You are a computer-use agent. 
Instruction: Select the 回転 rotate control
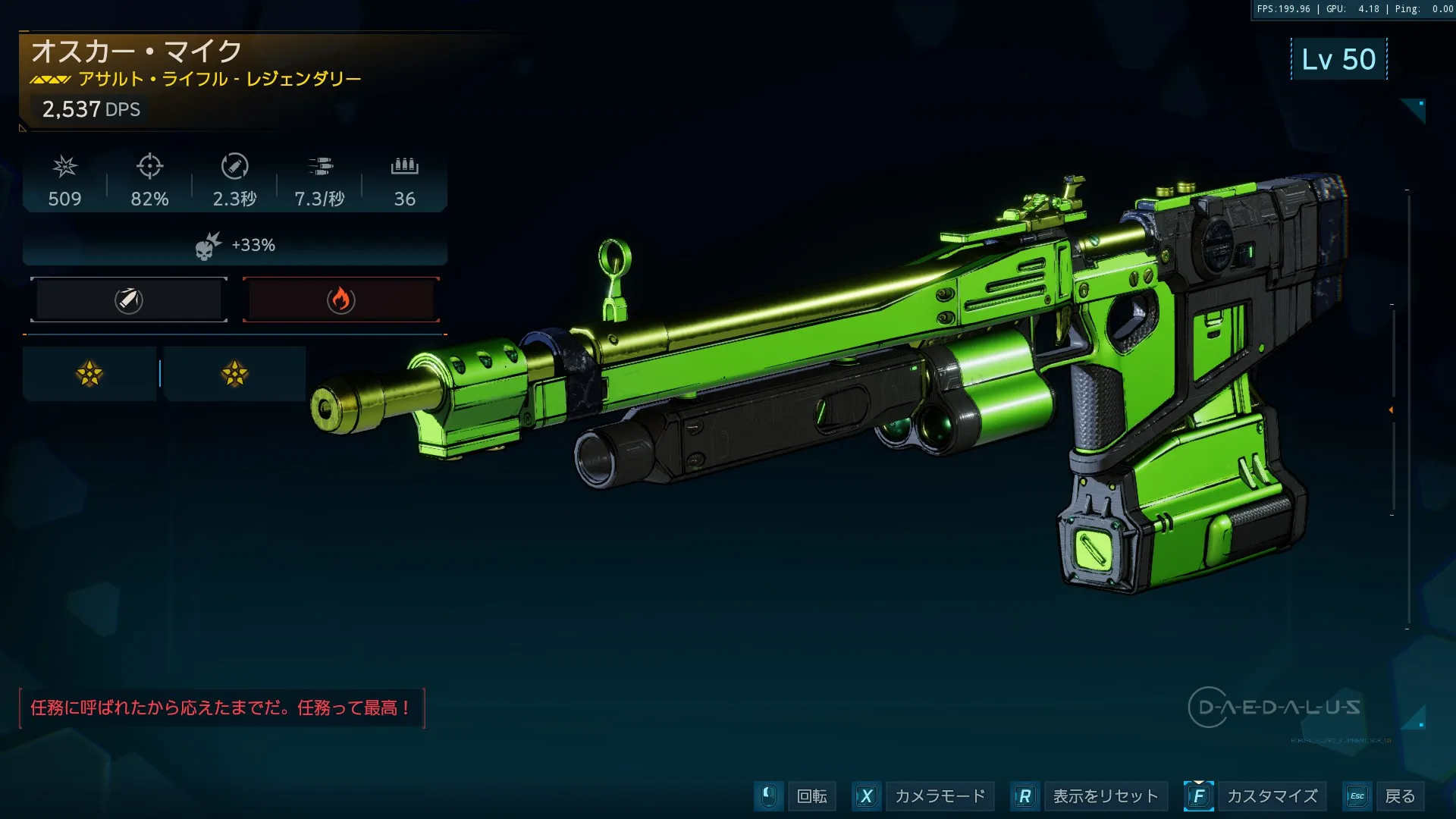[x=811, y=796]
